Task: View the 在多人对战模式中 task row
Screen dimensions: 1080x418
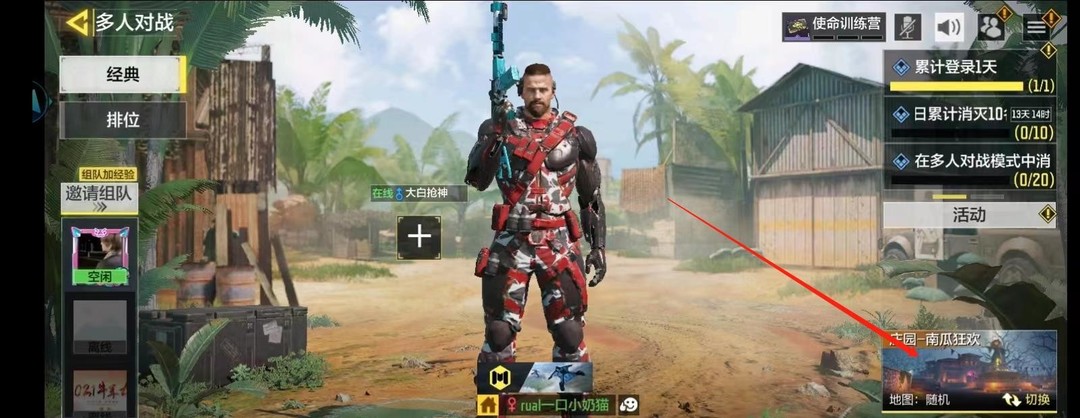Action: [x=969, y=166]
